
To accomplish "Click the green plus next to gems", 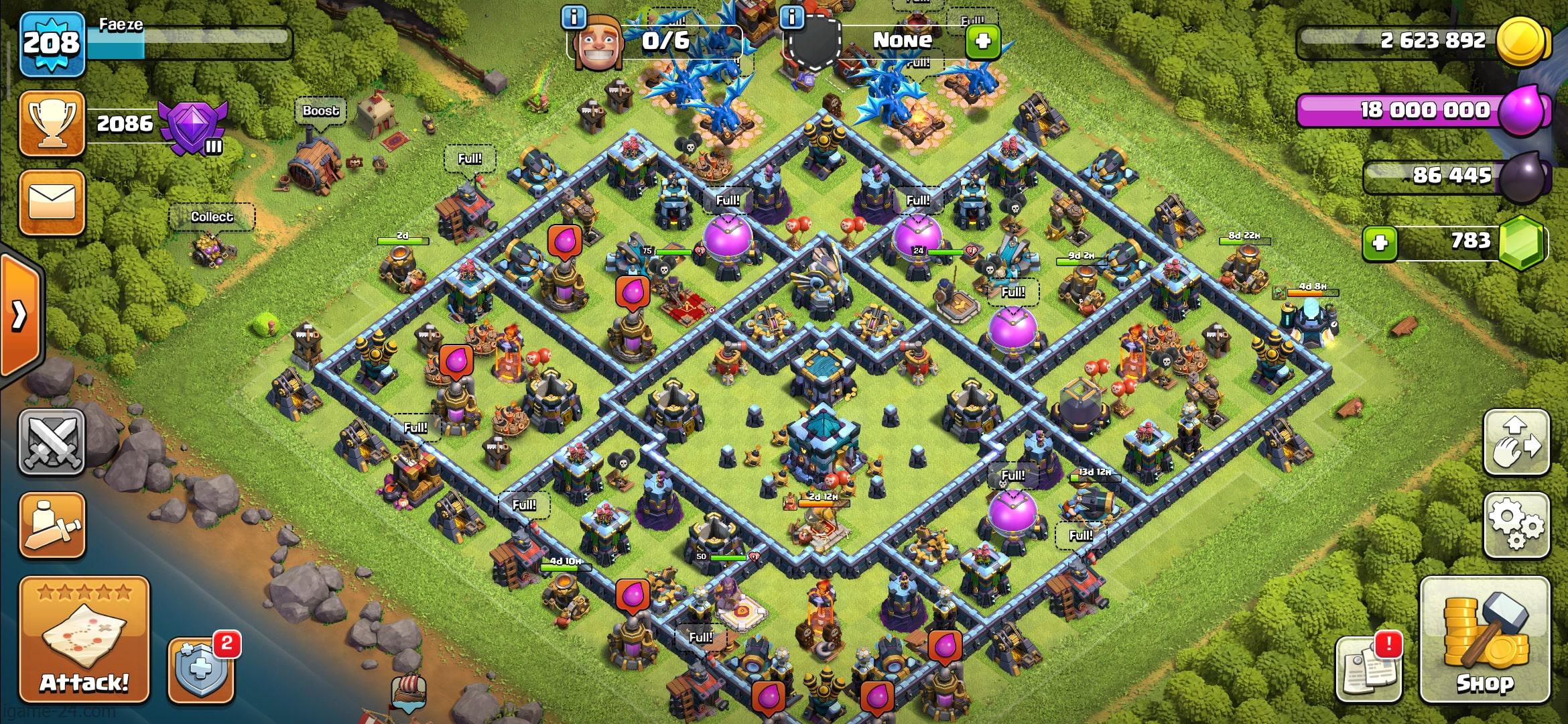I will click(x=1380, y=242).
